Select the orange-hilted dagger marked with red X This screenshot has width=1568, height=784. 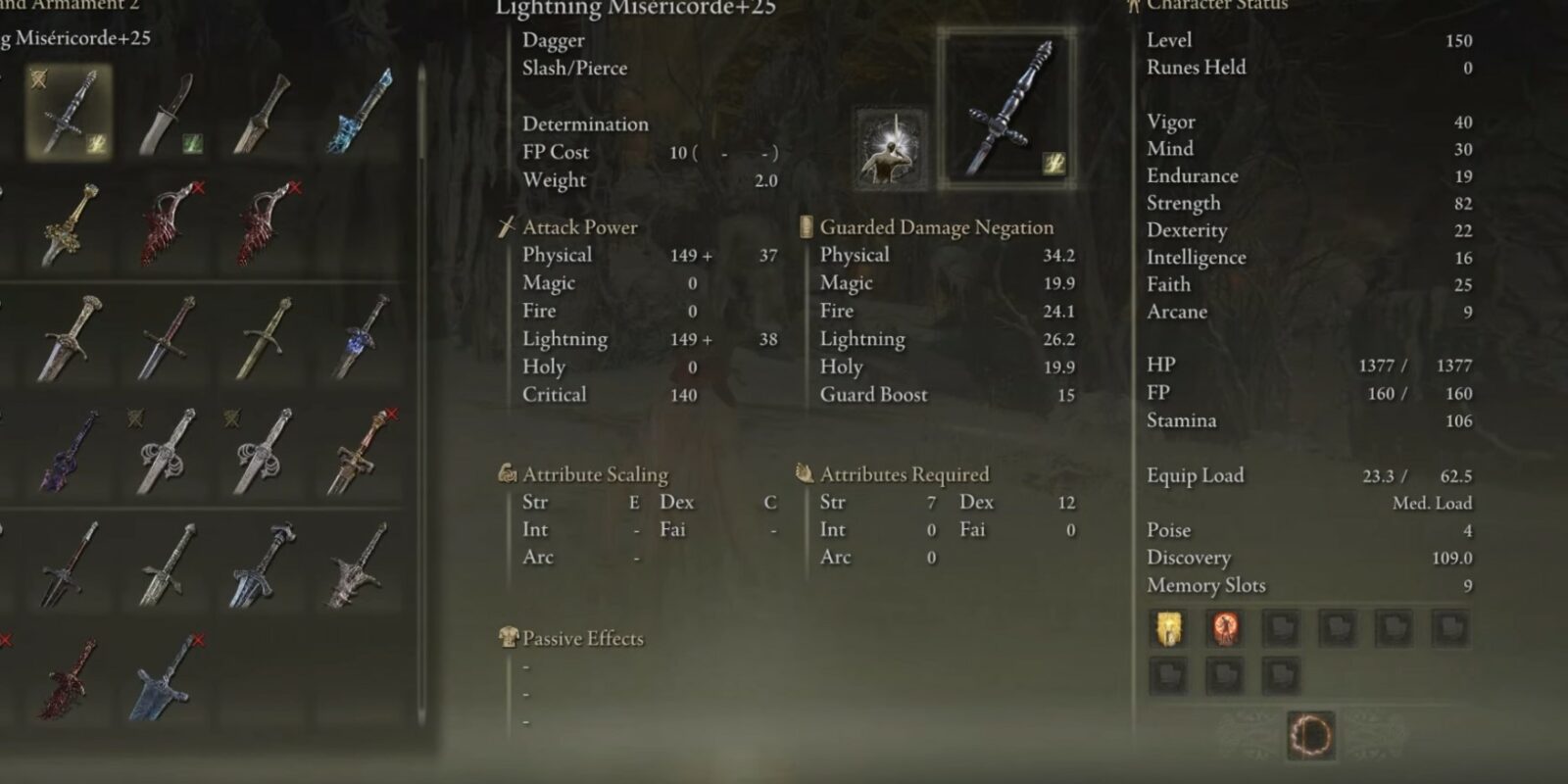tap(359, 451)
